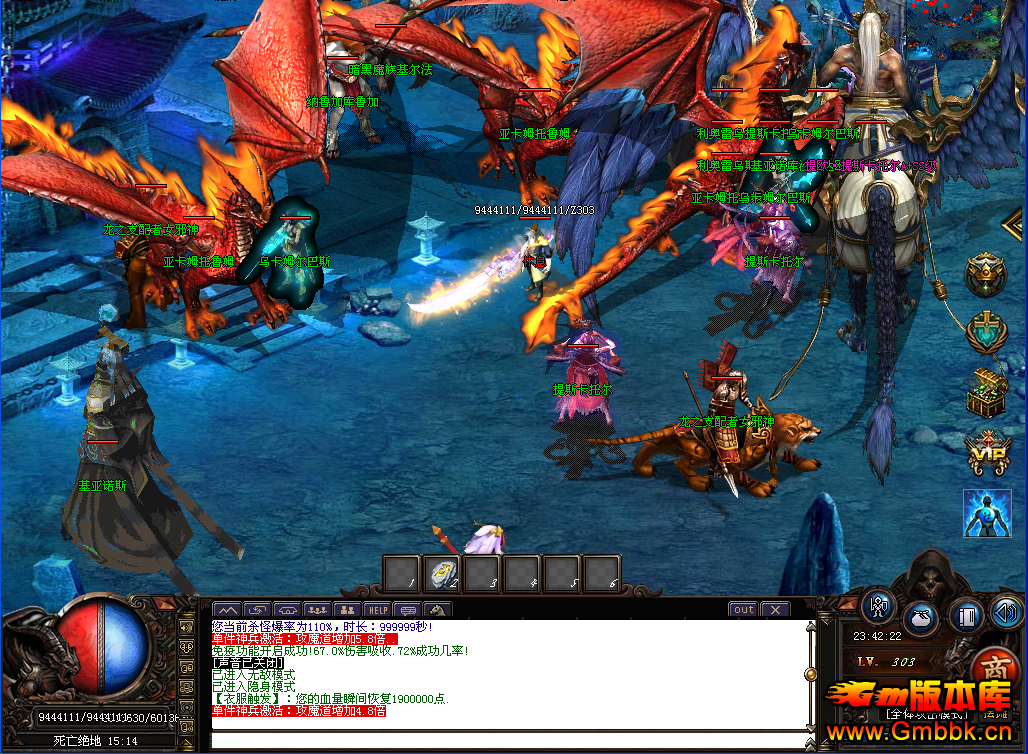Close the game with the X button
This screenshot has width=1028, height=754.
pos(775,609)
